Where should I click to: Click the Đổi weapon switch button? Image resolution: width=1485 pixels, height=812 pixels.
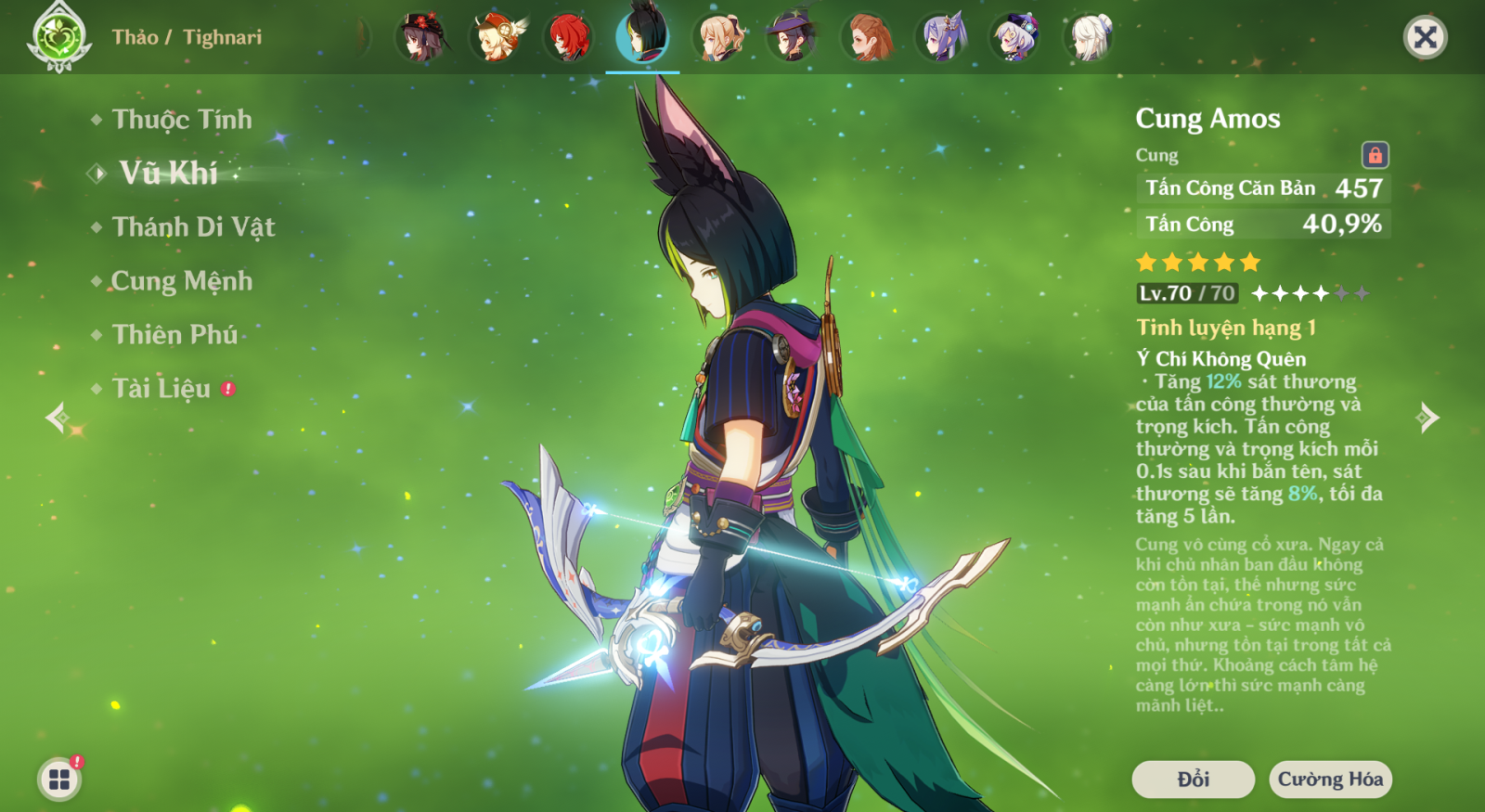pyautogui.click(x=1193, y=780)
